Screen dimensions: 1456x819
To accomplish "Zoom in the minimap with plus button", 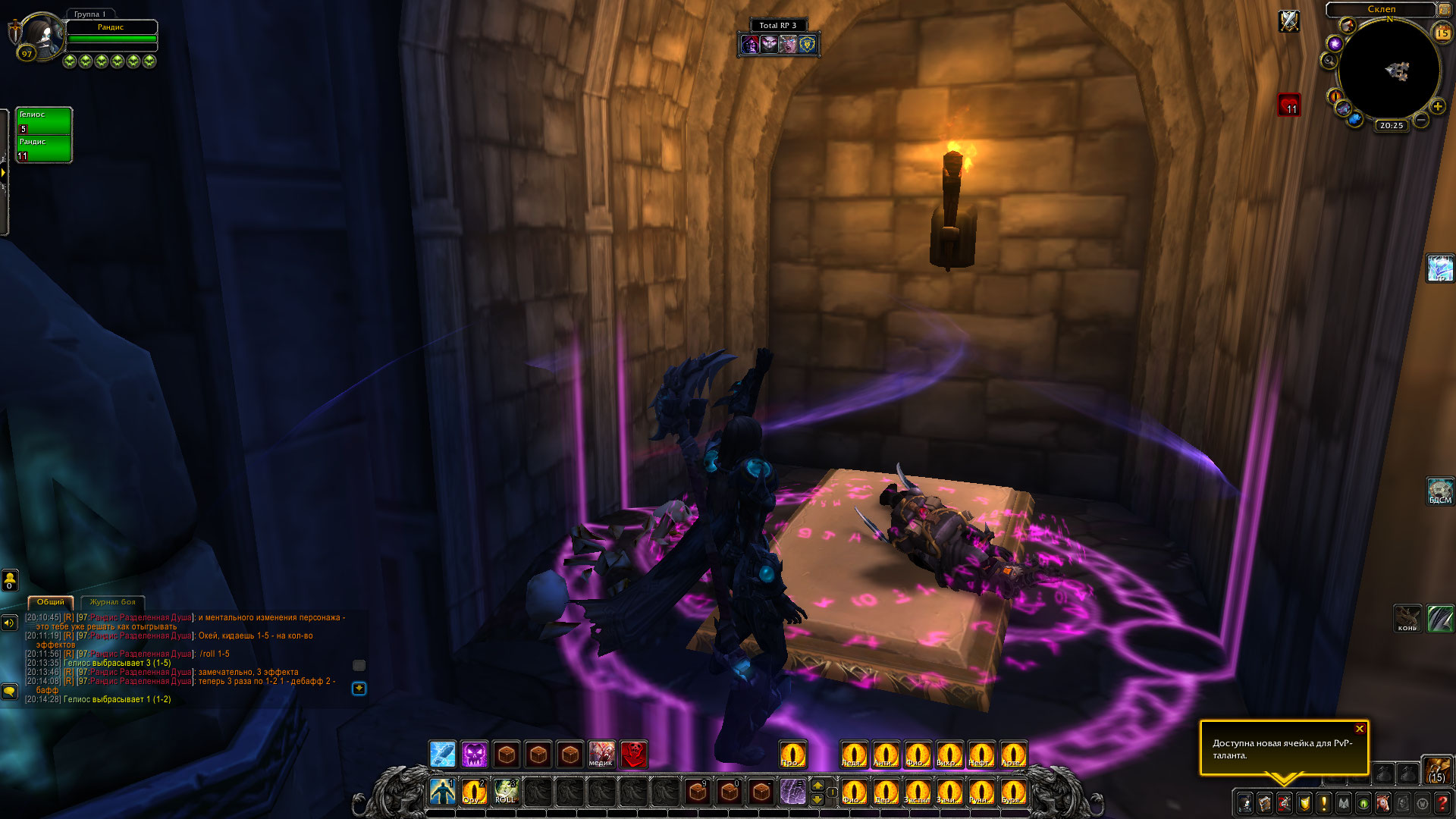I will pos(1437,107).
